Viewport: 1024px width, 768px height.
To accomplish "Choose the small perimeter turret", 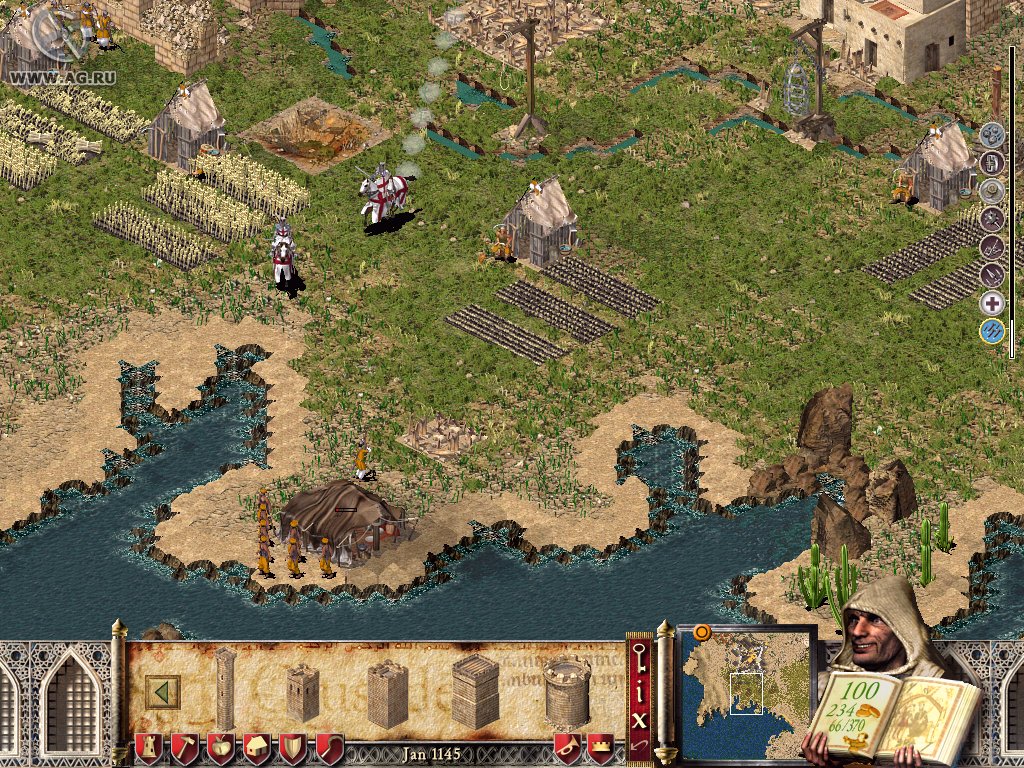I will [x=302, y=691].
